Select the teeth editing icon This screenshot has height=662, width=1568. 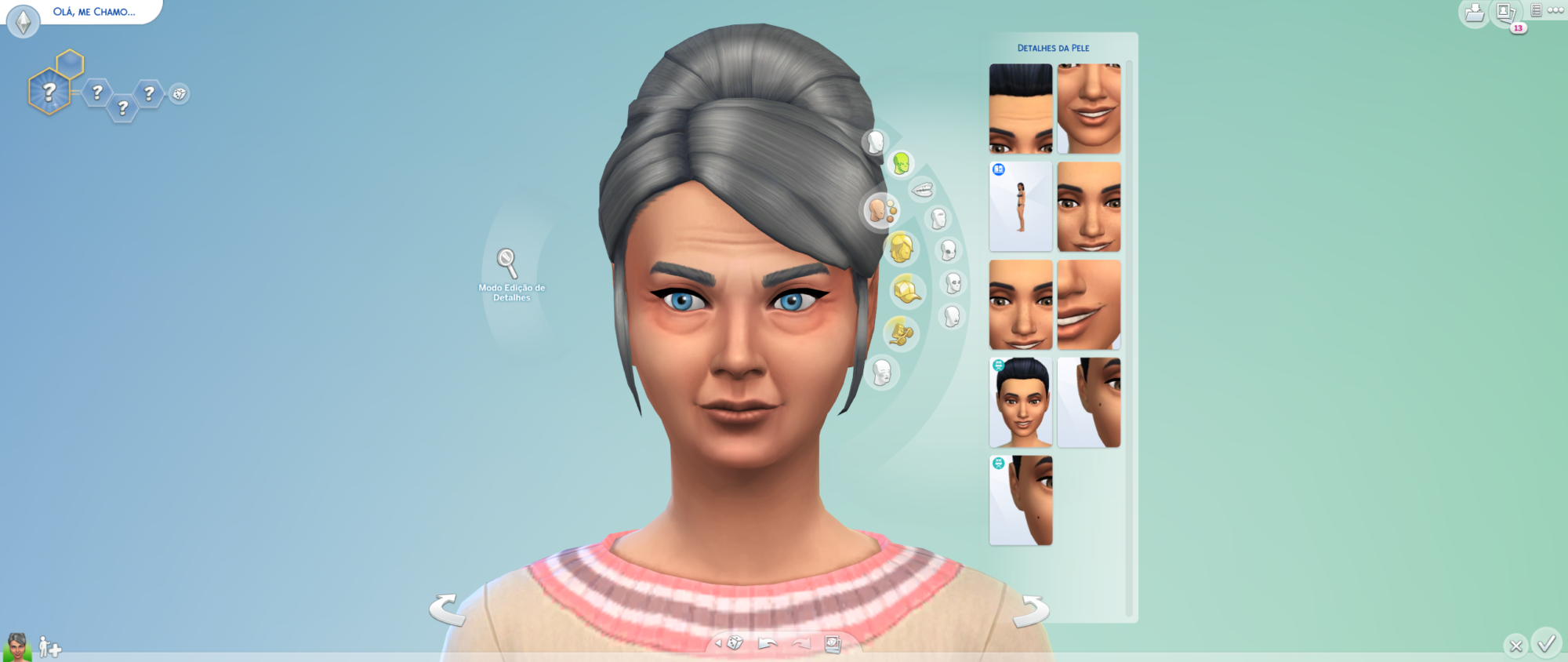click(x=921, y=188)
